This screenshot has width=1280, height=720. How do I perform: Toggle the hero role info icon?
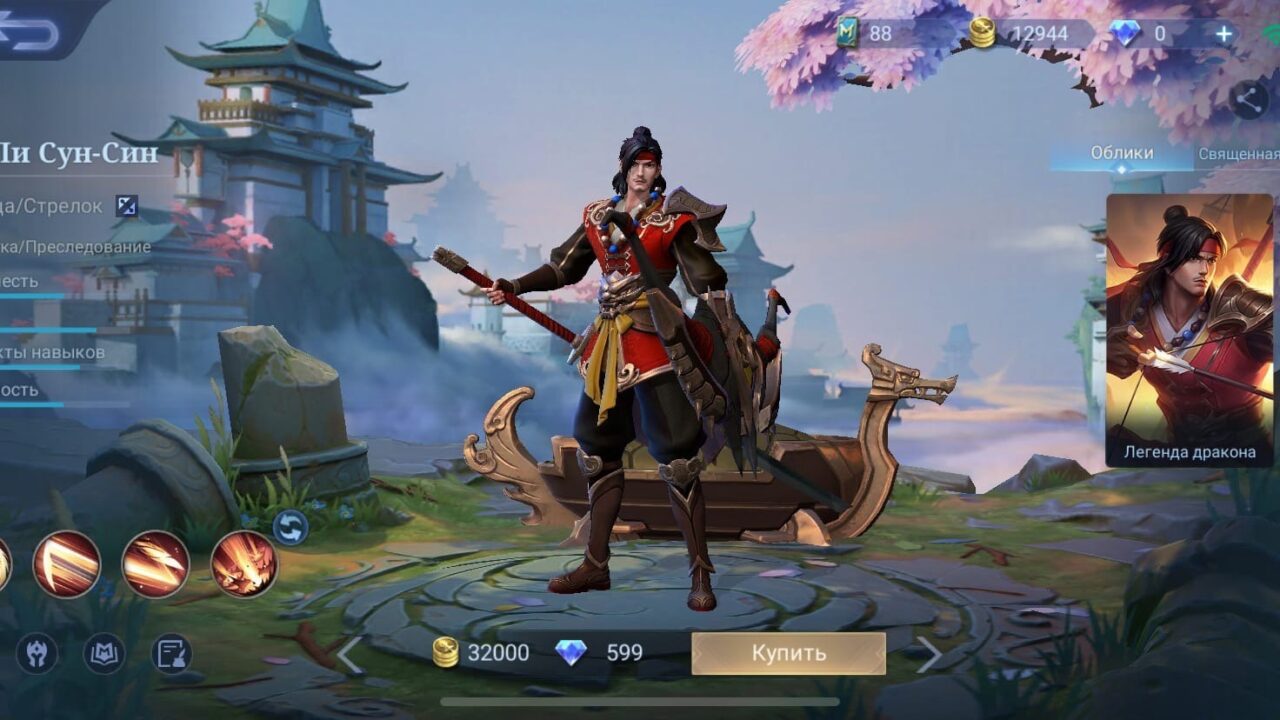coord(126,206)
